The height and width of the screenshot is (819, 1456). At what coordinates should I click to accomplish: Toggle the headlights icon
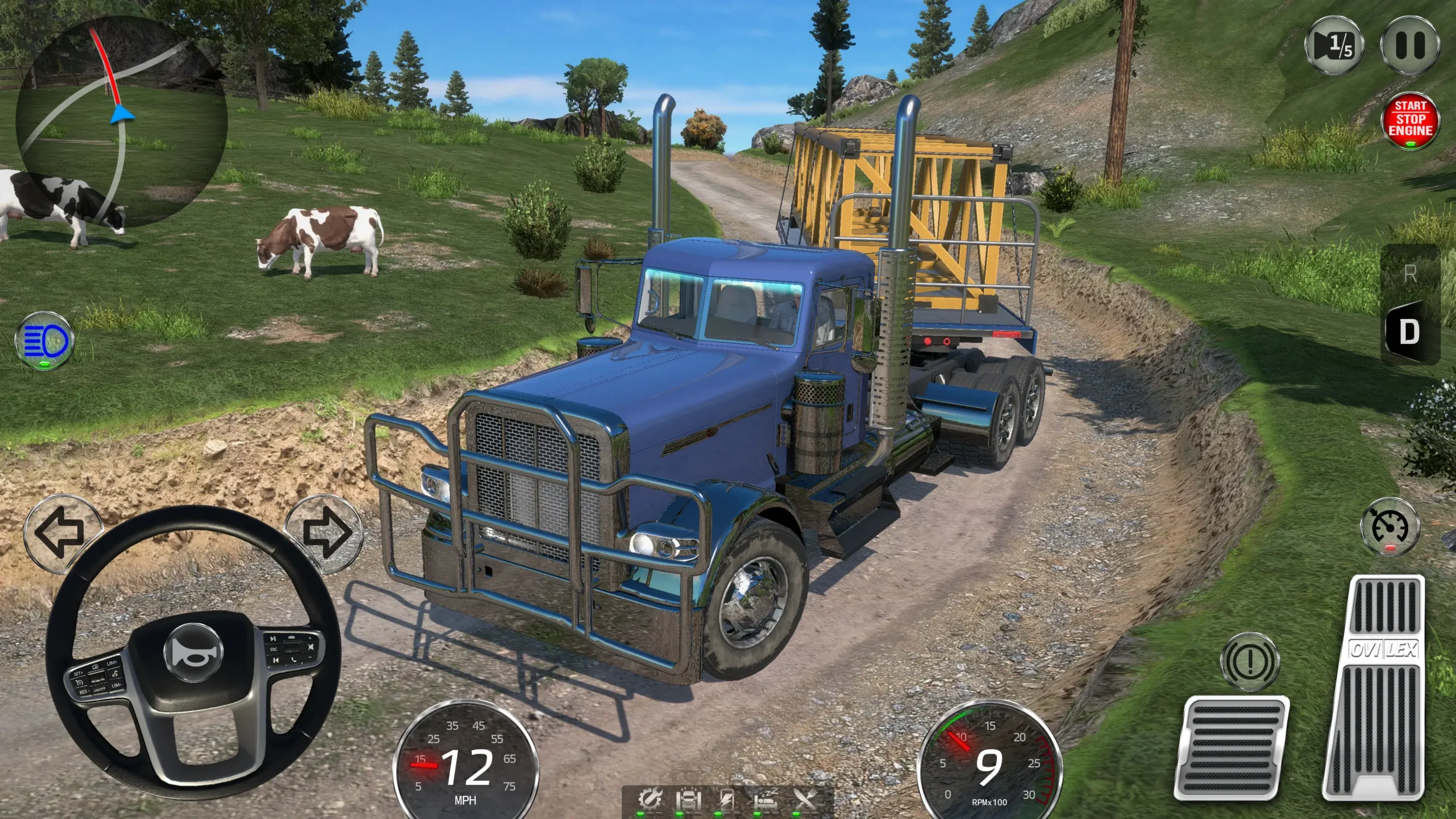[44, 341]
